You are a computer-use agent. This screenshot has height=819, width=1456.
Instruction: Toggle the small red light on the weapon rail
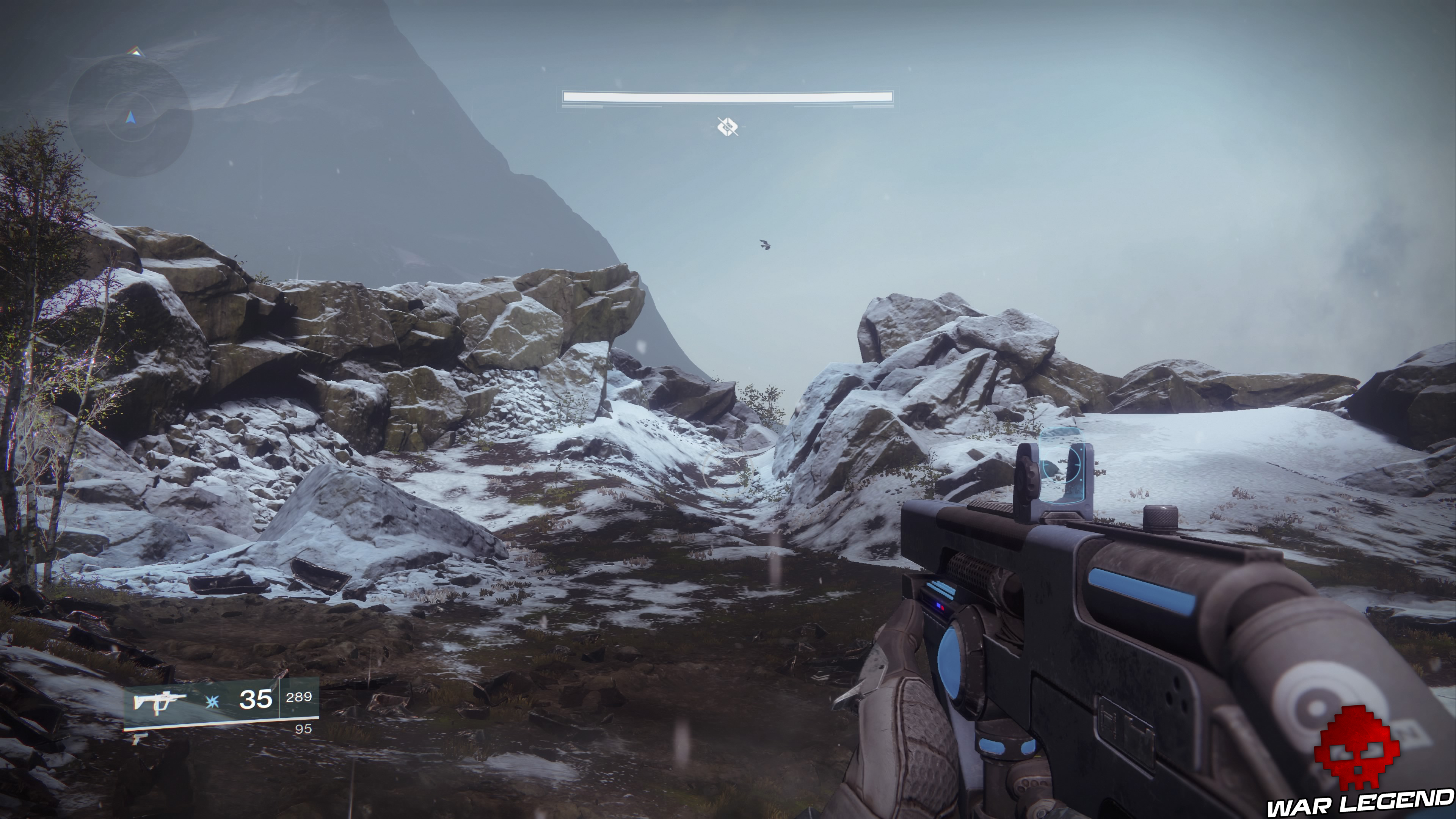point(943,608)
